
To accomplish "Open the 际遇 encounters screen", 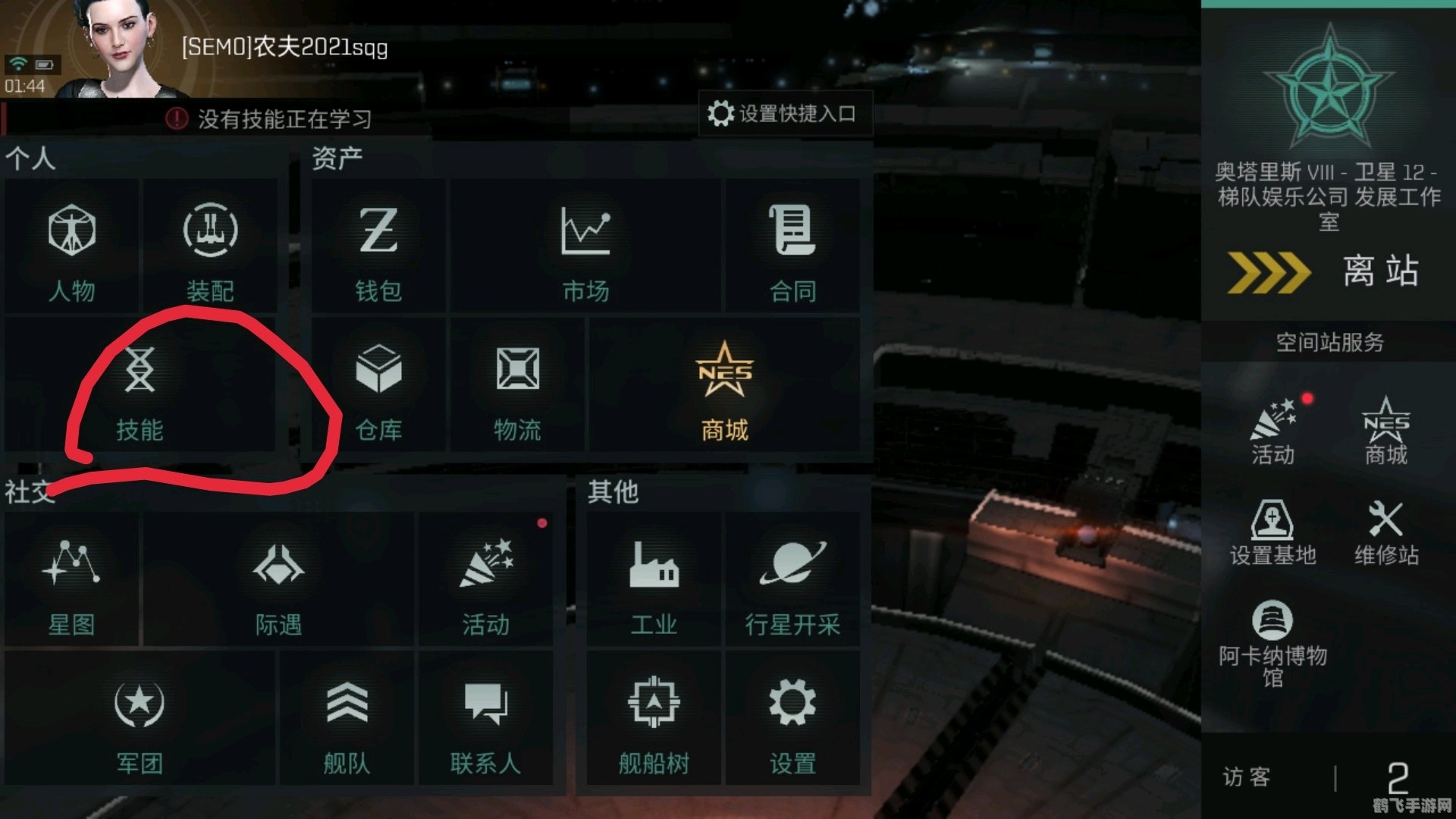I will coord(281,584).
